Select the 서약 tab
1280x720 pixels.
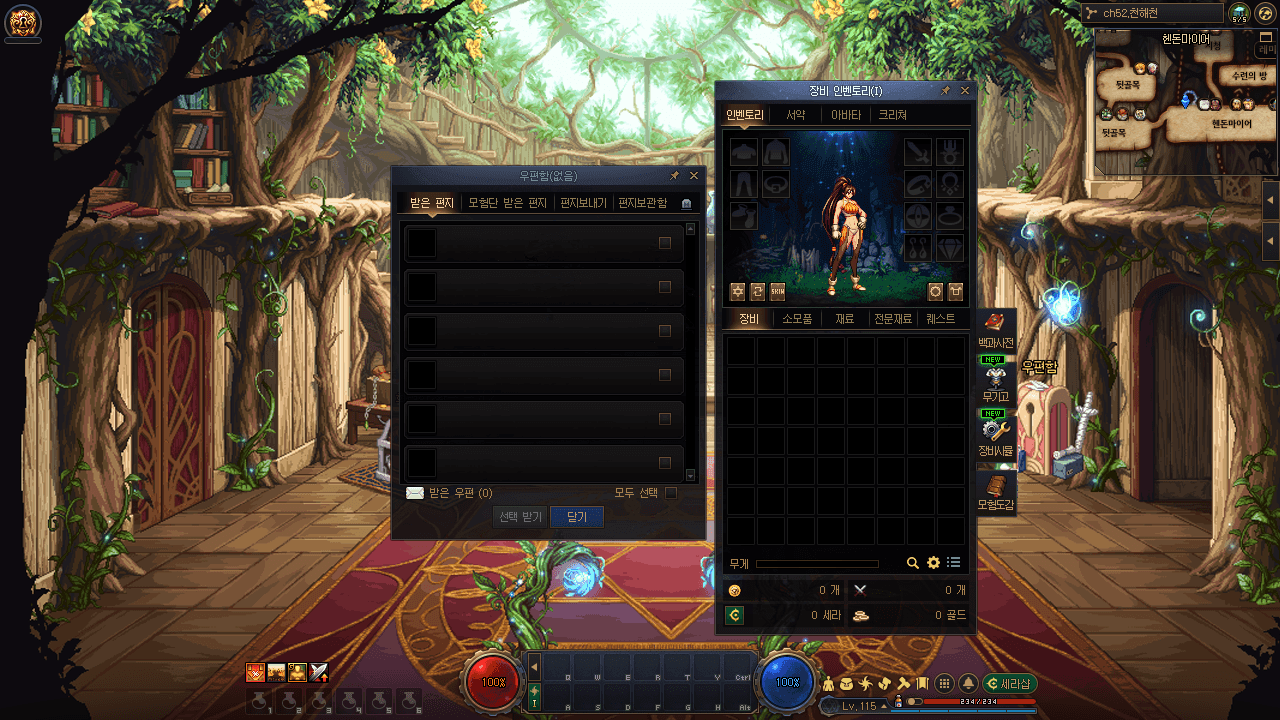796,115
